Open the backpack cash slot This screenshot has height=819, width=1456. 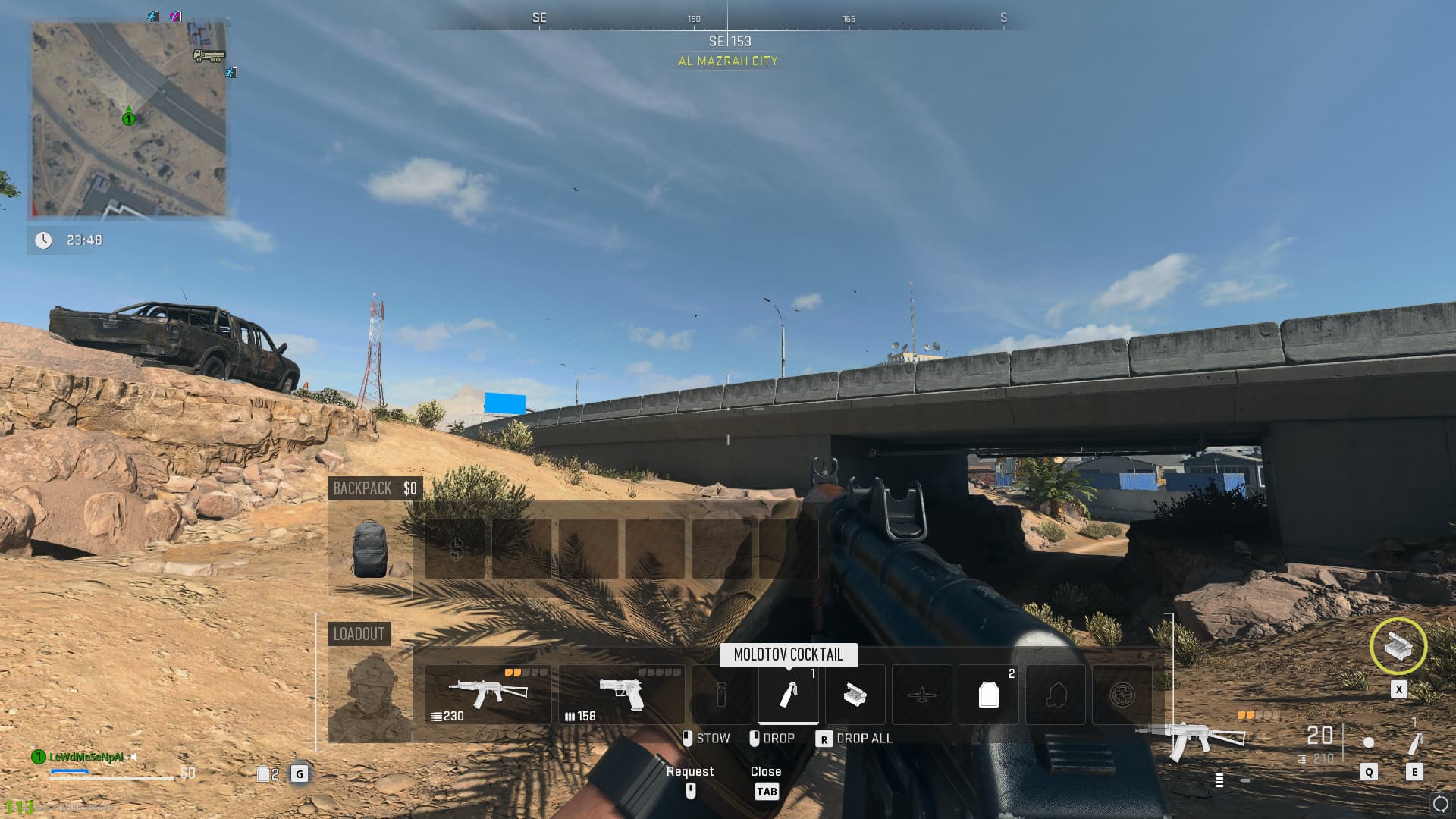[x=456, y=548]
